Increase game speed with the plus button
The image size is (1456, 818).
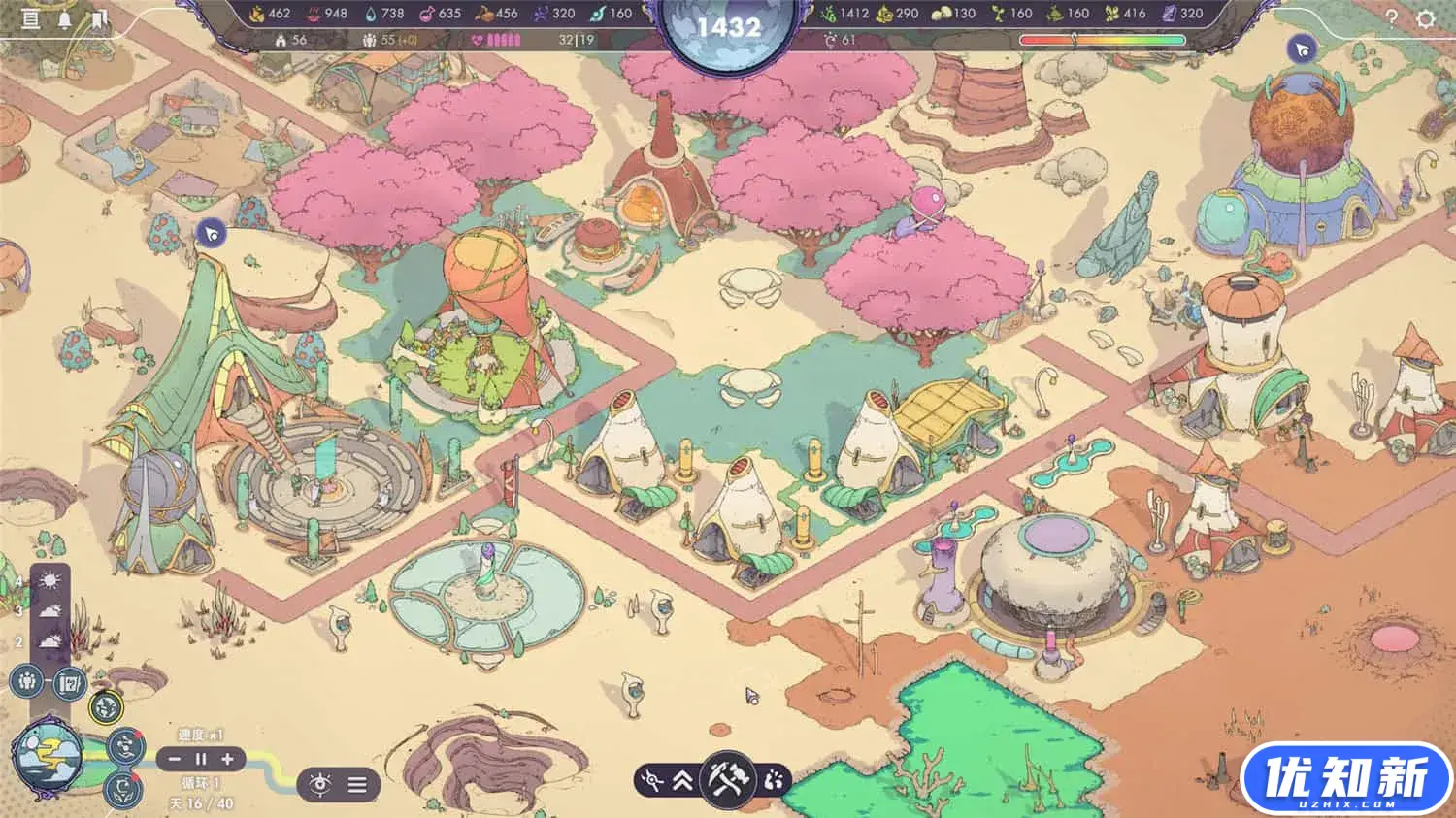coord(227,759)
